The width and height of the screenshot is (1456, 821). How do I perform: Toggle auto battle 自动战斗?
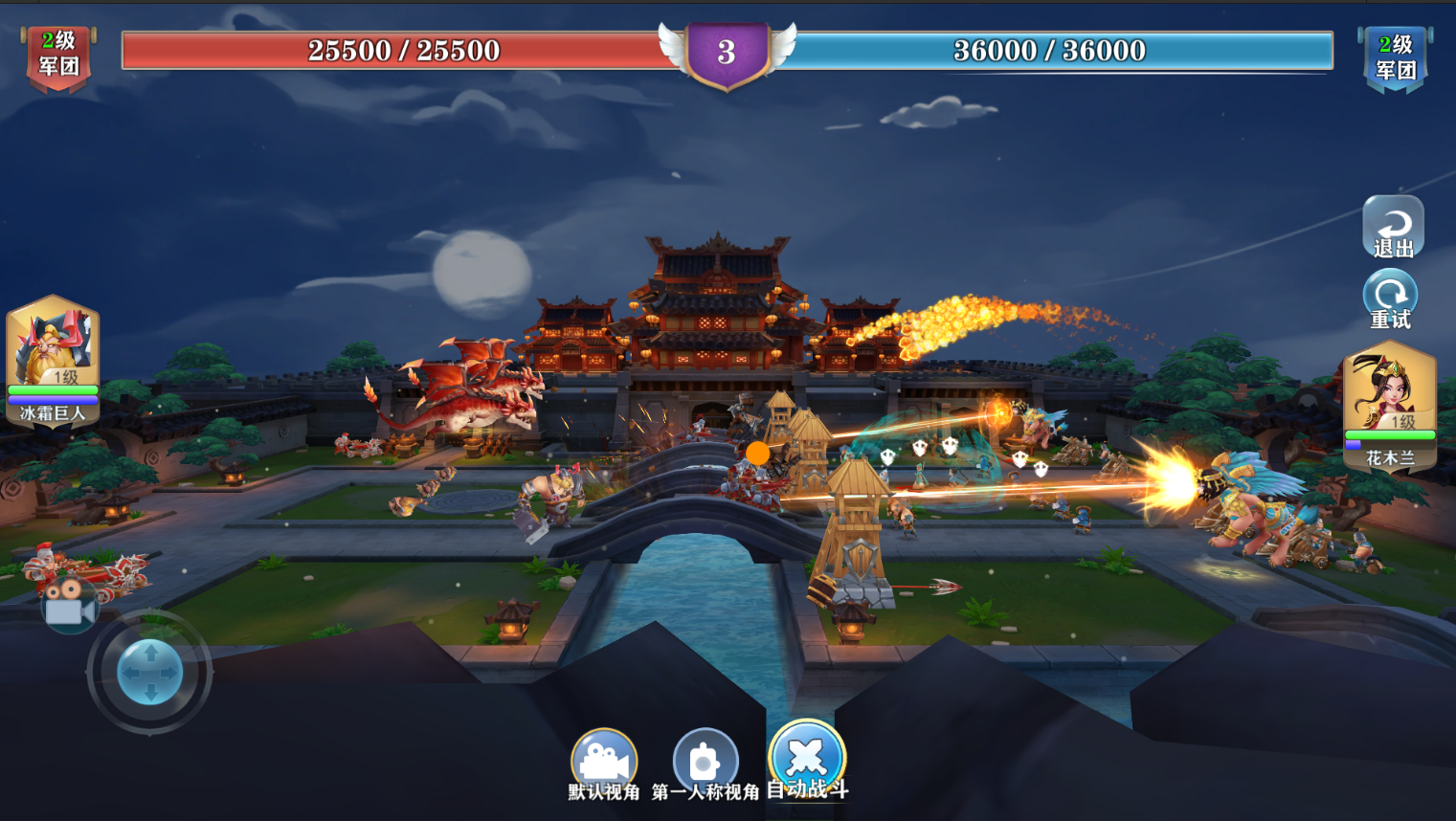807,760
